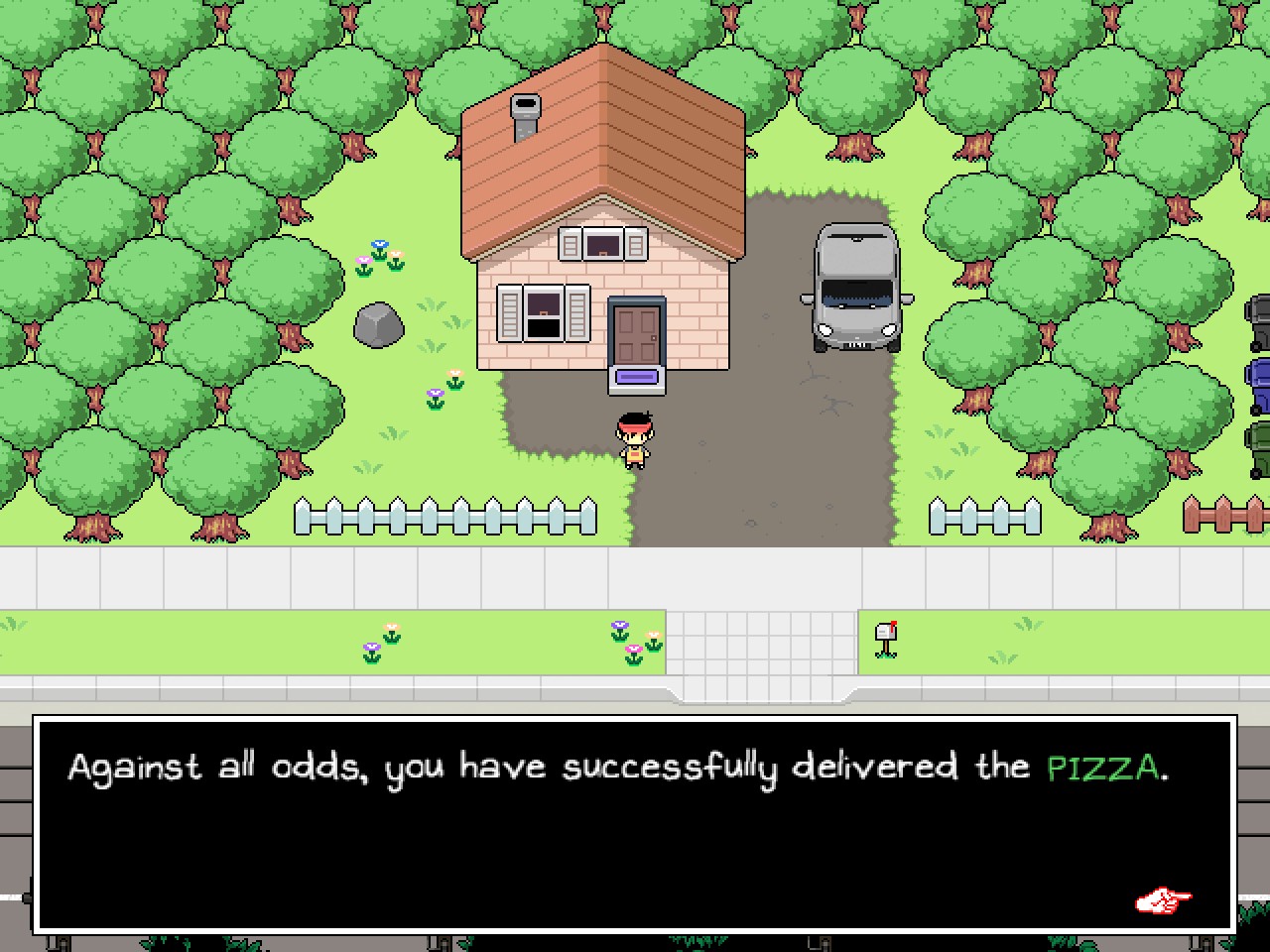Click the blue flower near the rock
Viewport: 1270px width, 952px height.
click(x=380, y=245)
